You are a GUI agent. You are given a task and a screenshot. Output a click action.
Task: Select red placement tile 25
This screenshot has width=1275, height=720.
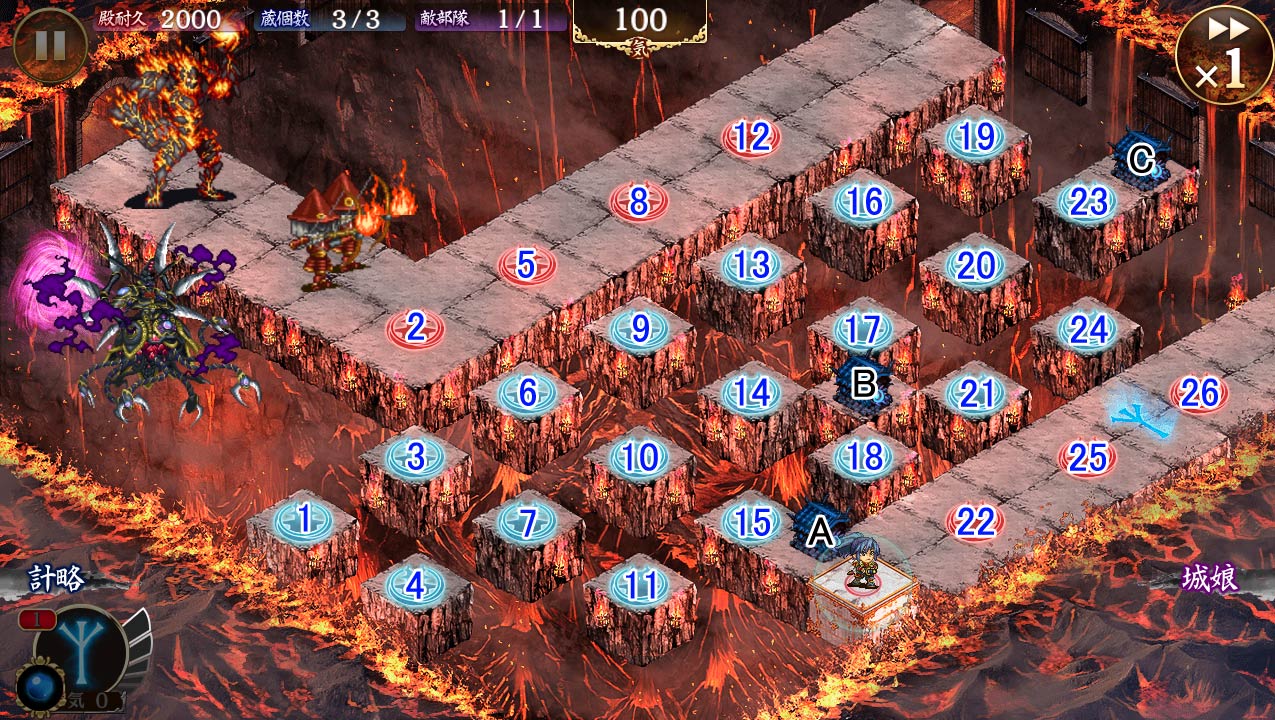pos(1087,458)
